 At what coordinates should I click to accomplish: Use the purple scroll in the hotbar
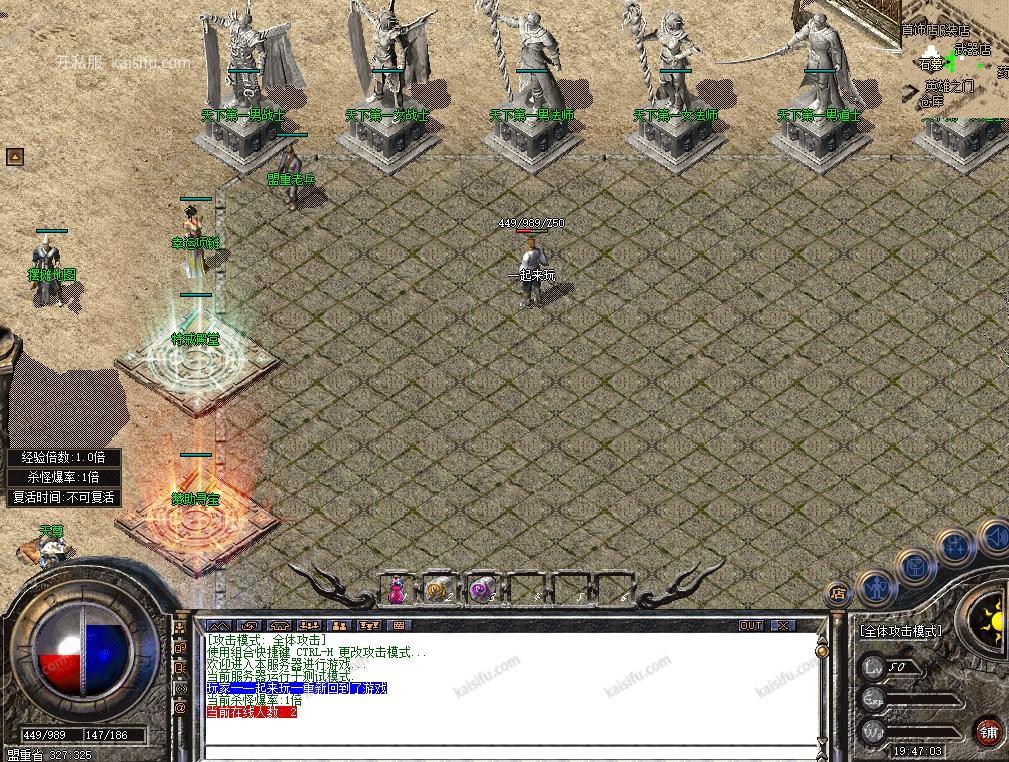481,590
